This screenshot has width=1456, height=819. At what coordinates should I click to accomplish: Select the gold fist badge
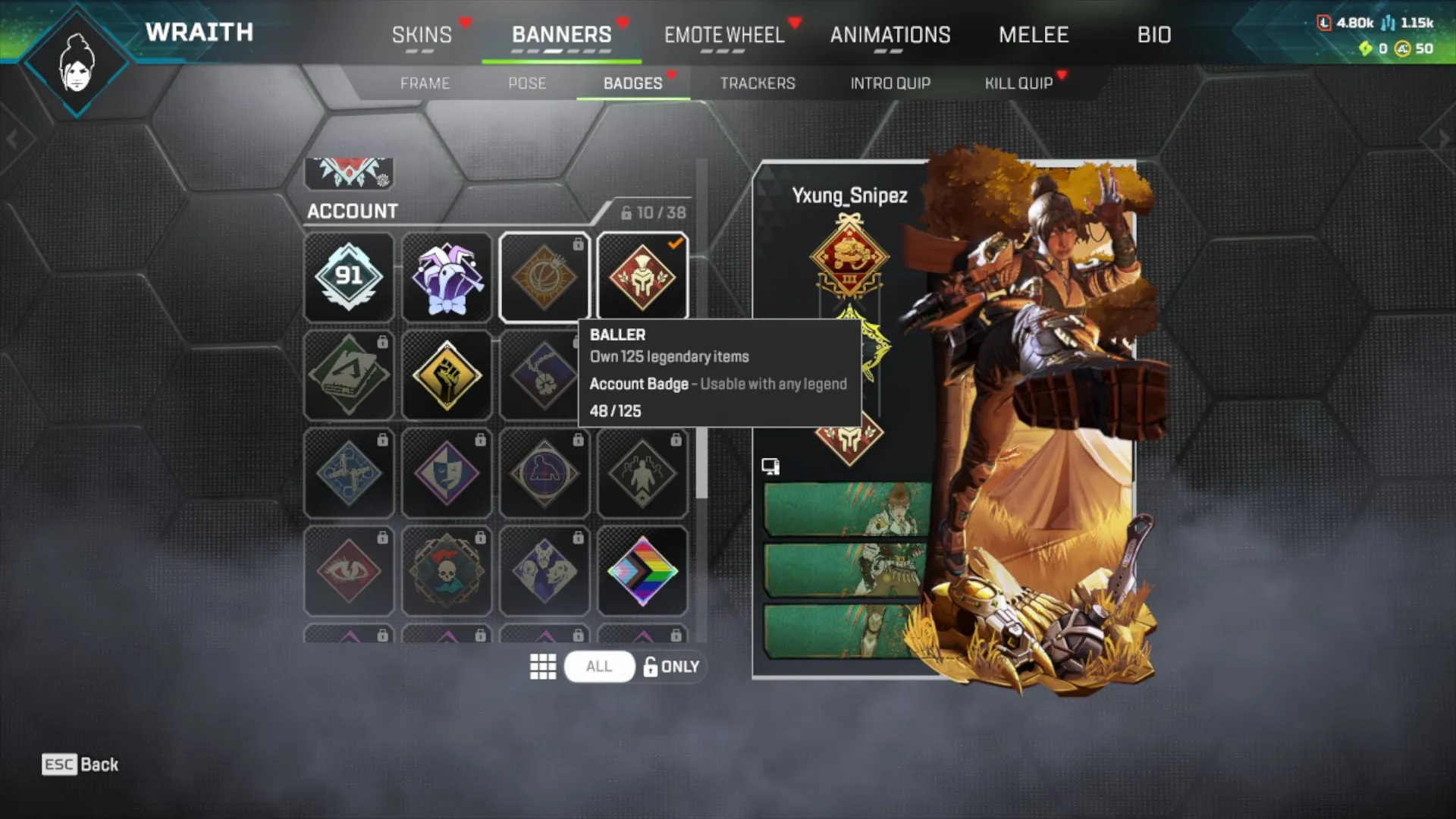pos(447,375)
